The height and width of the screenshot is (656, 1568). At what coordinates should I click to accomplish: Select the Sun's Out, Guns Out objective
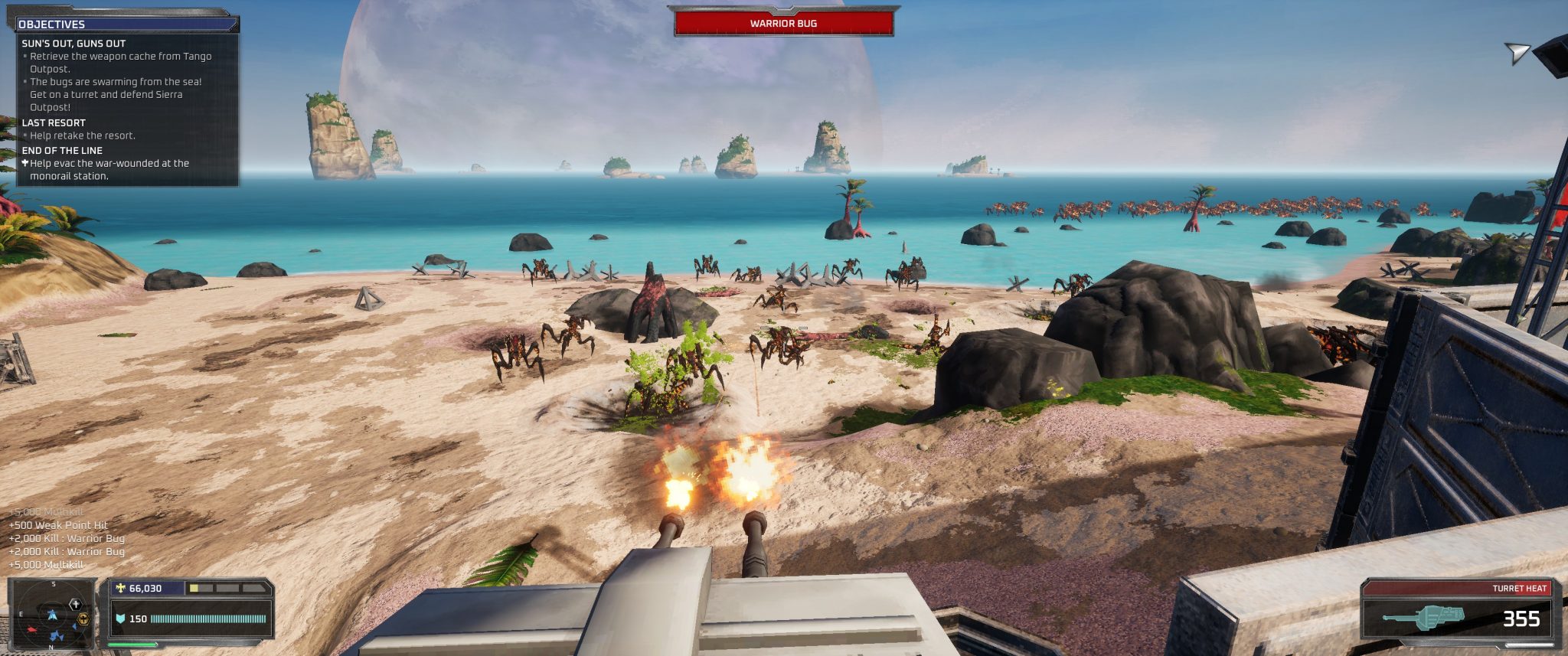73,44
